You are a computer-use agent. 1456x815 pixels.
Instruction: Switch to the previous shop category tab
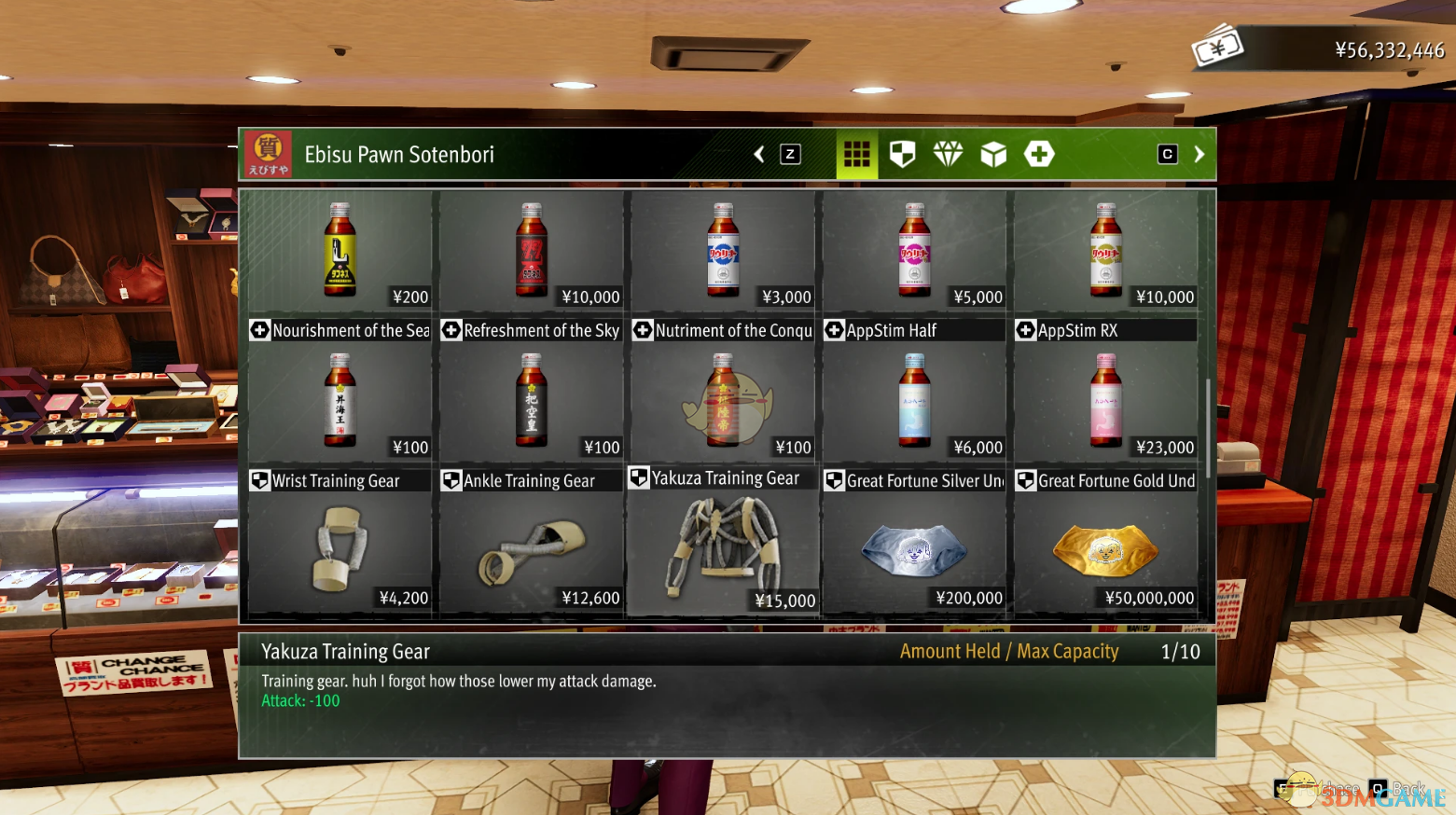point(758,154)
